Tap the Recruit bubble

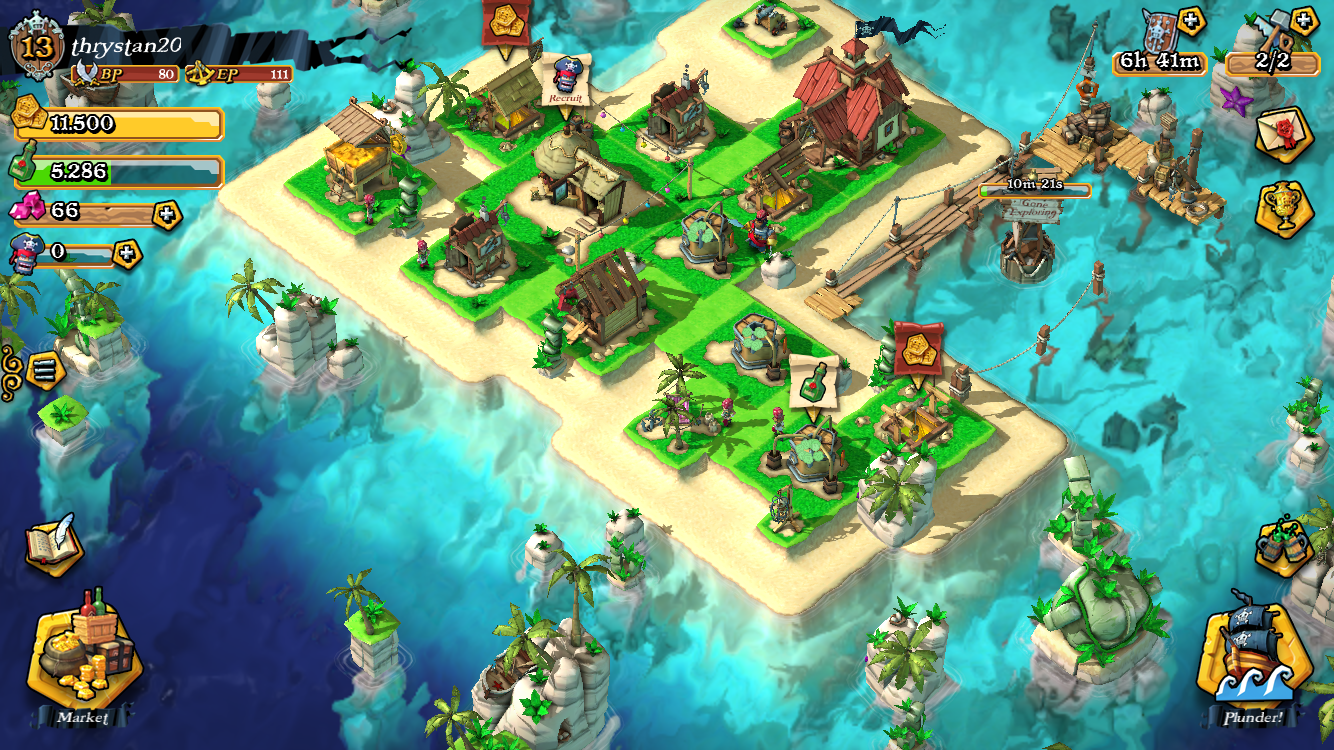(566, 81)
